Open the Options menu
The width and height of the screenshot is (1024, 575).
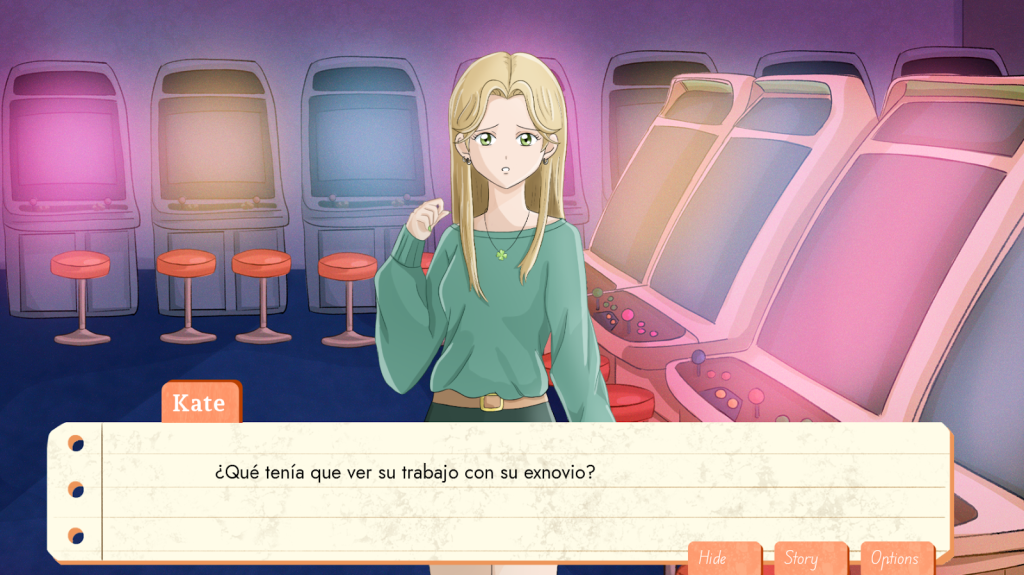(x=896, y=558)
